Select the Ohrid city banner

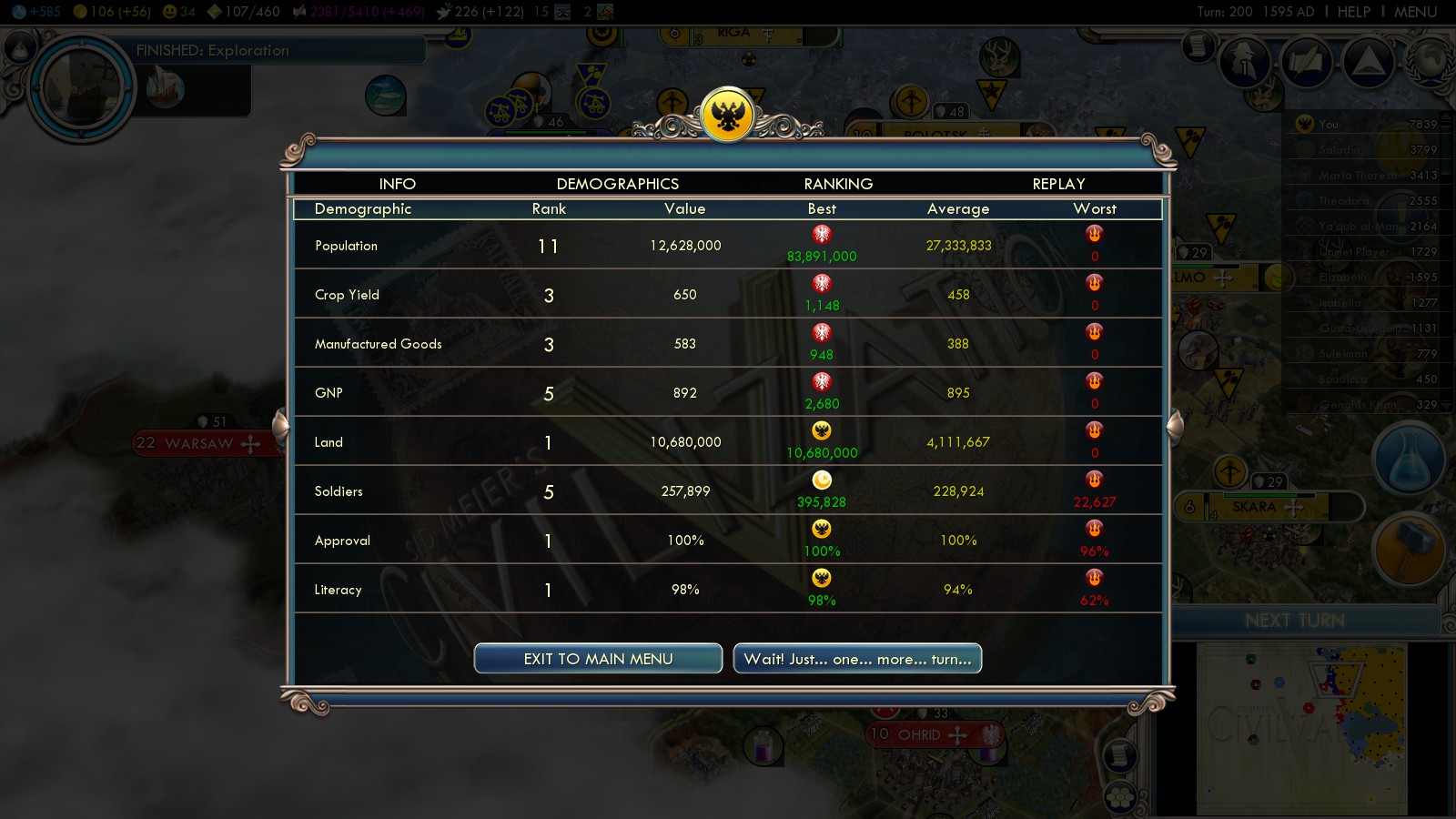click(x=919, y=734)
